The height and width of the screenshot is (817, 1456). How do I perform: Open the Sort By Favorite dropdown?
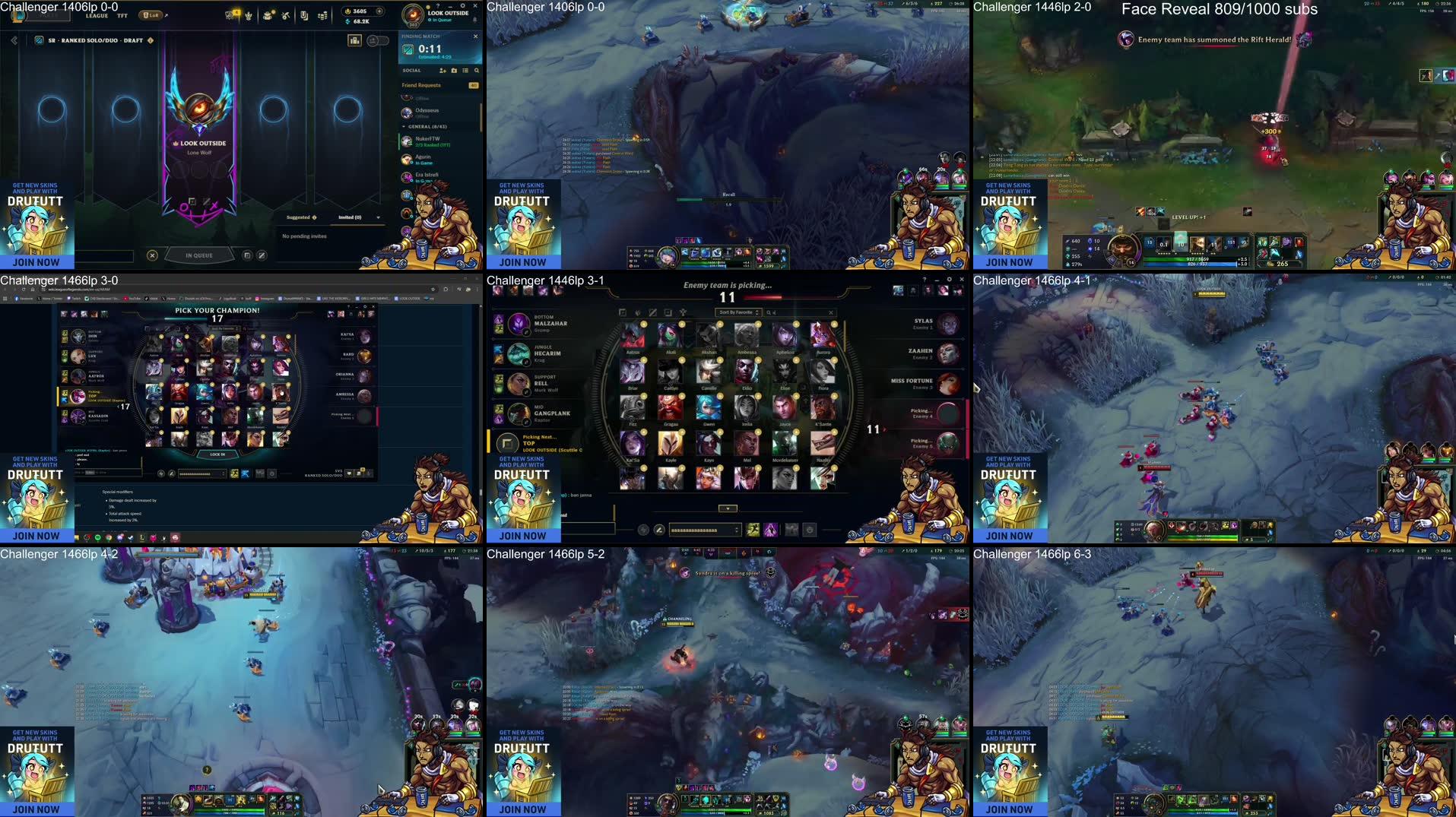point(738,312)
